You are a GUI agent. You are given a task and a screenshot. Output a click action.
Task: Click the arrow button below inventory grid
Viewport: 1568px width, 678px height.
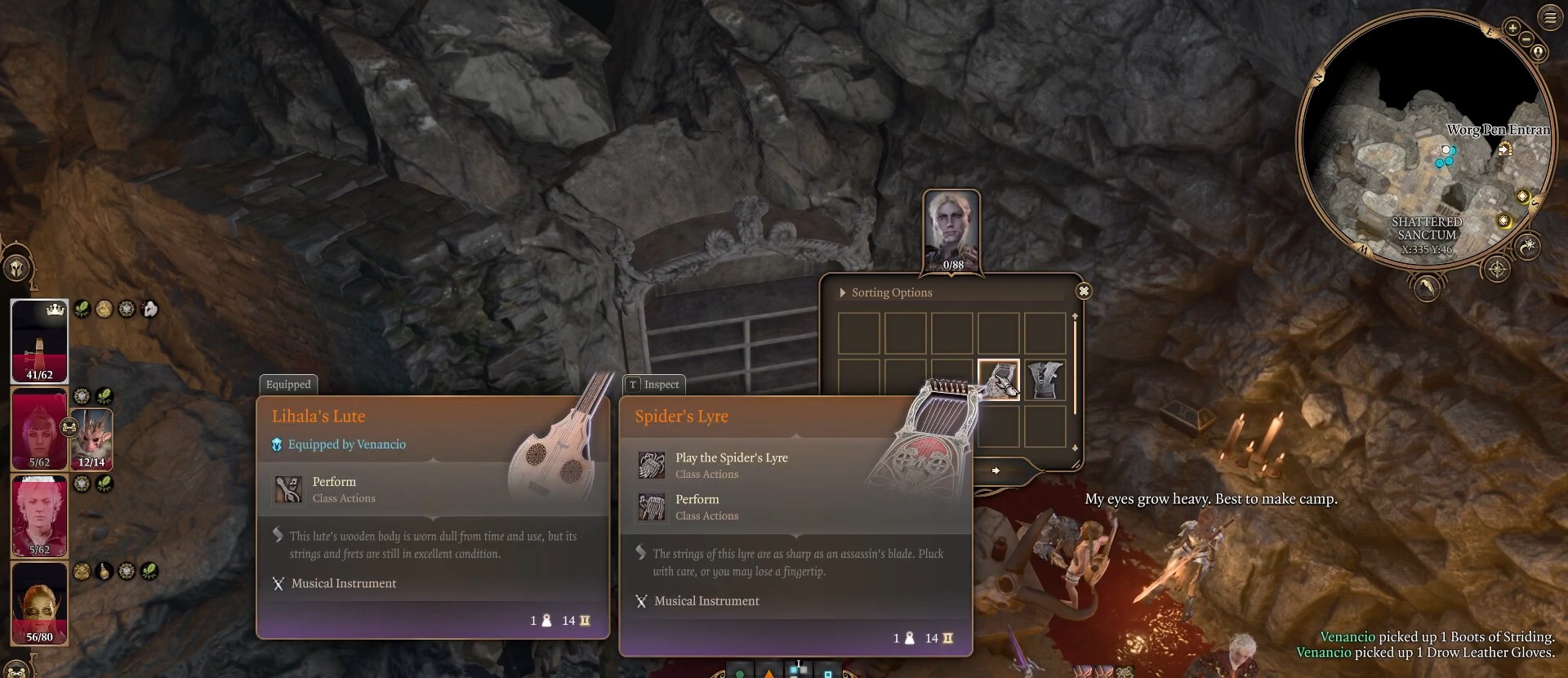tap(996, 471)
